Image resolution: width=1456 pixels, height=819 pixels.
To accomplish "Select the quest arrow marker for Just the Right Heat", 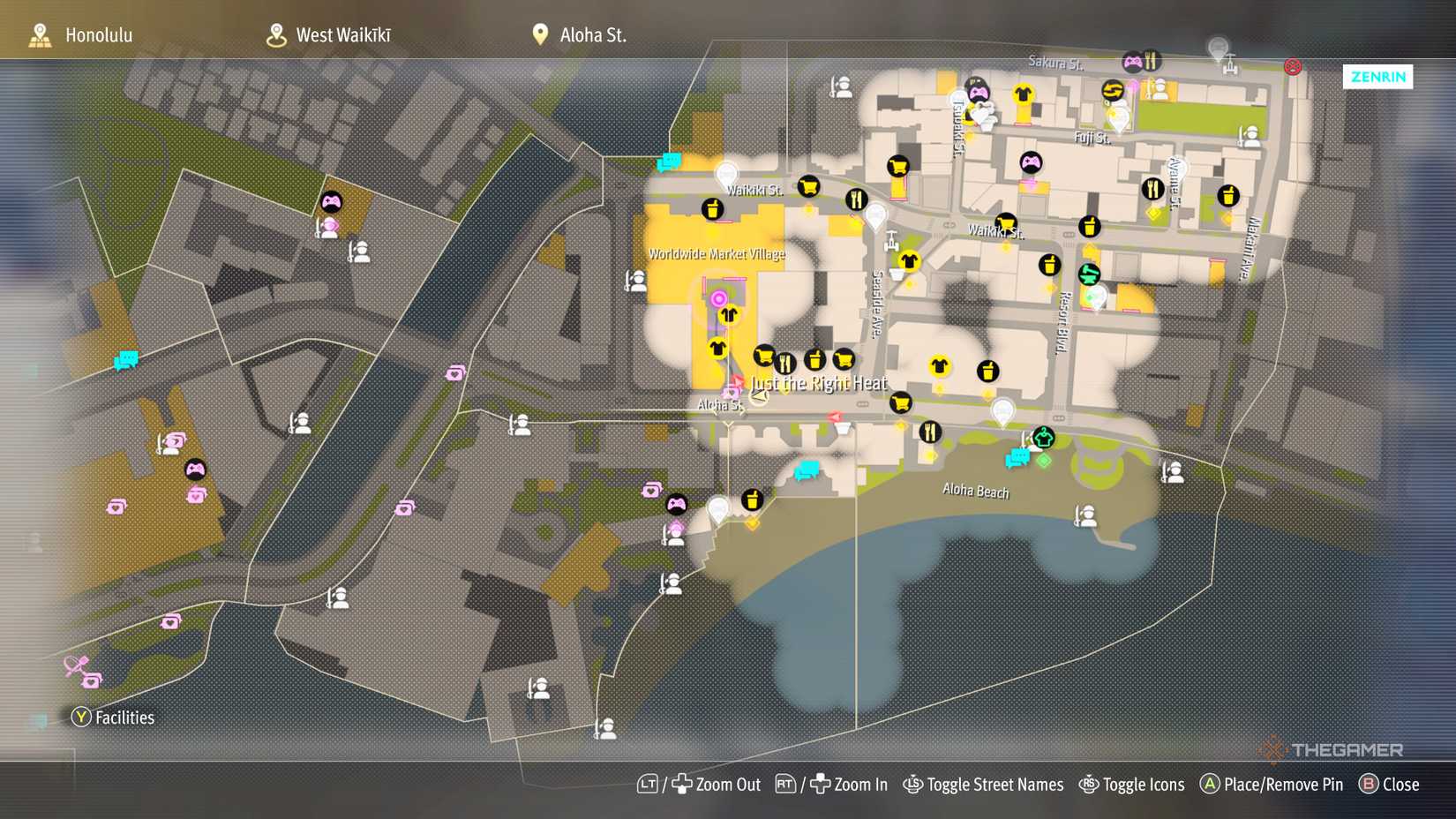I will (x=759, y=397).
